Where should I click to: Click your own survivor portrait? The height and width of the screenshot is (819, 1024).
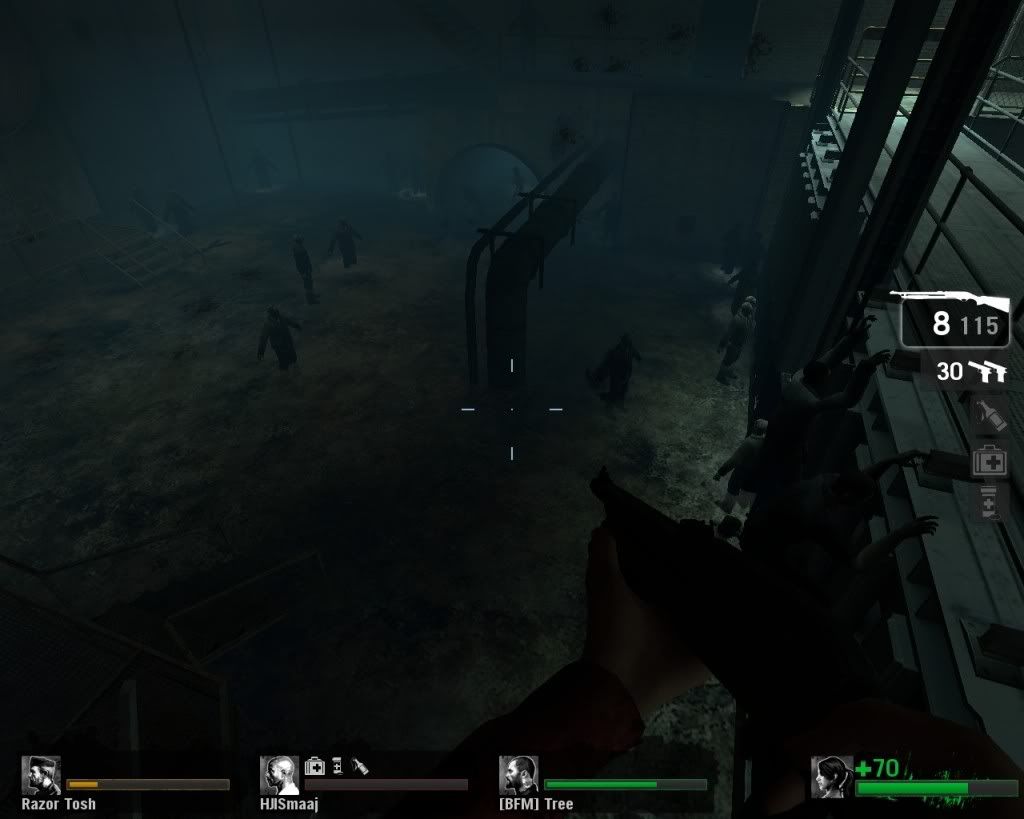831,776
